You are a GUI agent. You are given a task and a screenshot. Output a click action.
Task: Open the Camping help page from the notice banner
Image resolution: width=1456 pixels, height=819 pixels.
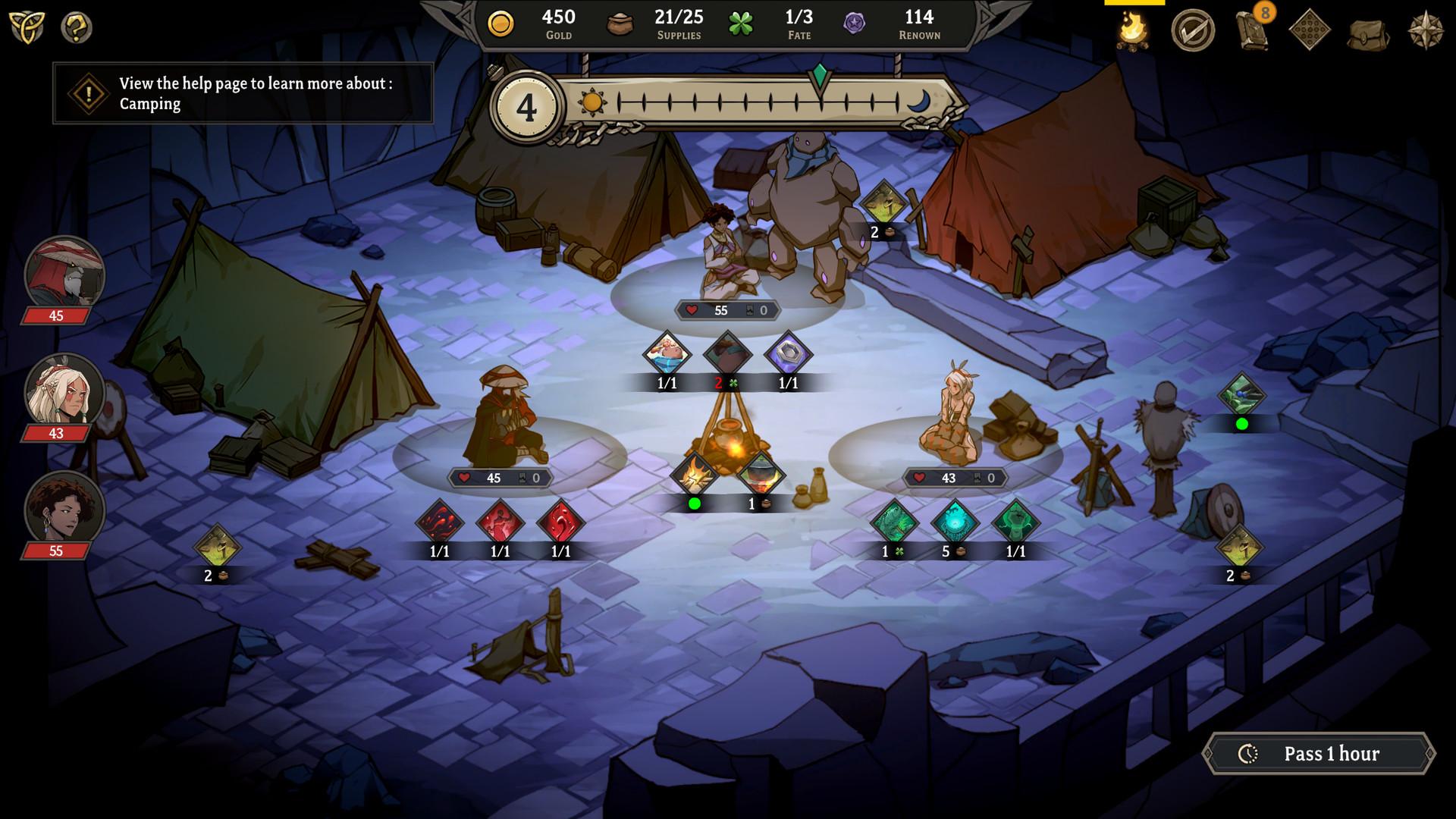(241, 93)
